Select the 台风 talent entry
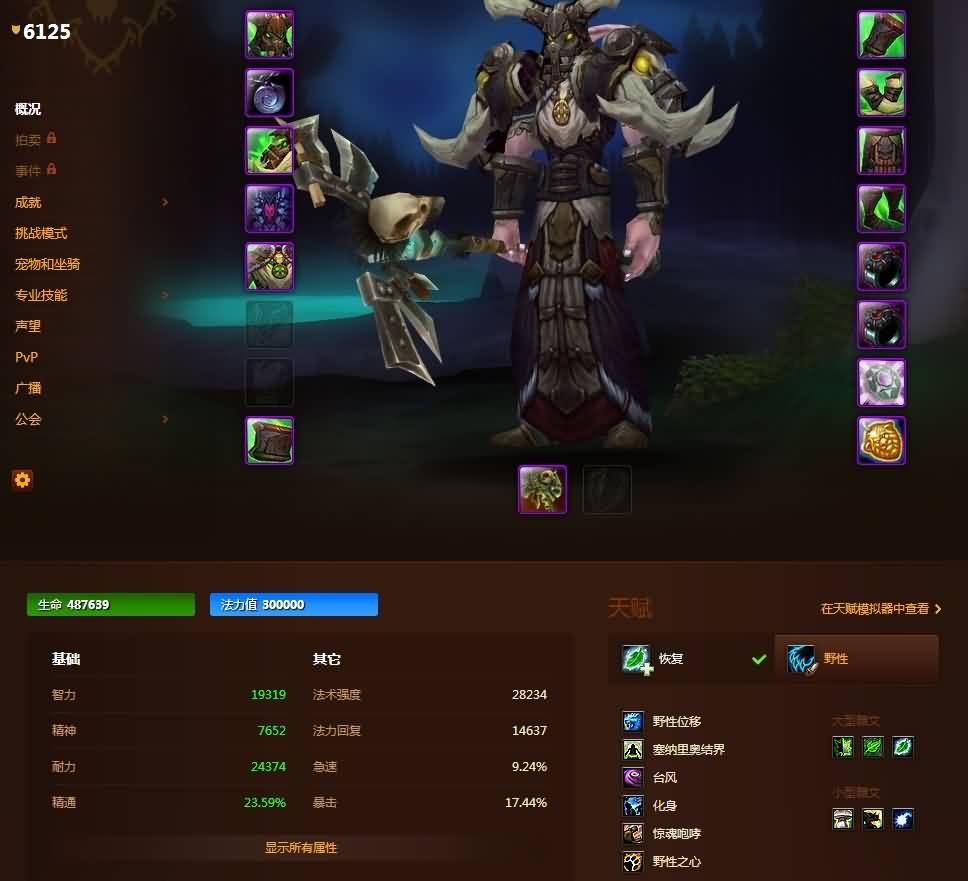 tap(664, 777)
